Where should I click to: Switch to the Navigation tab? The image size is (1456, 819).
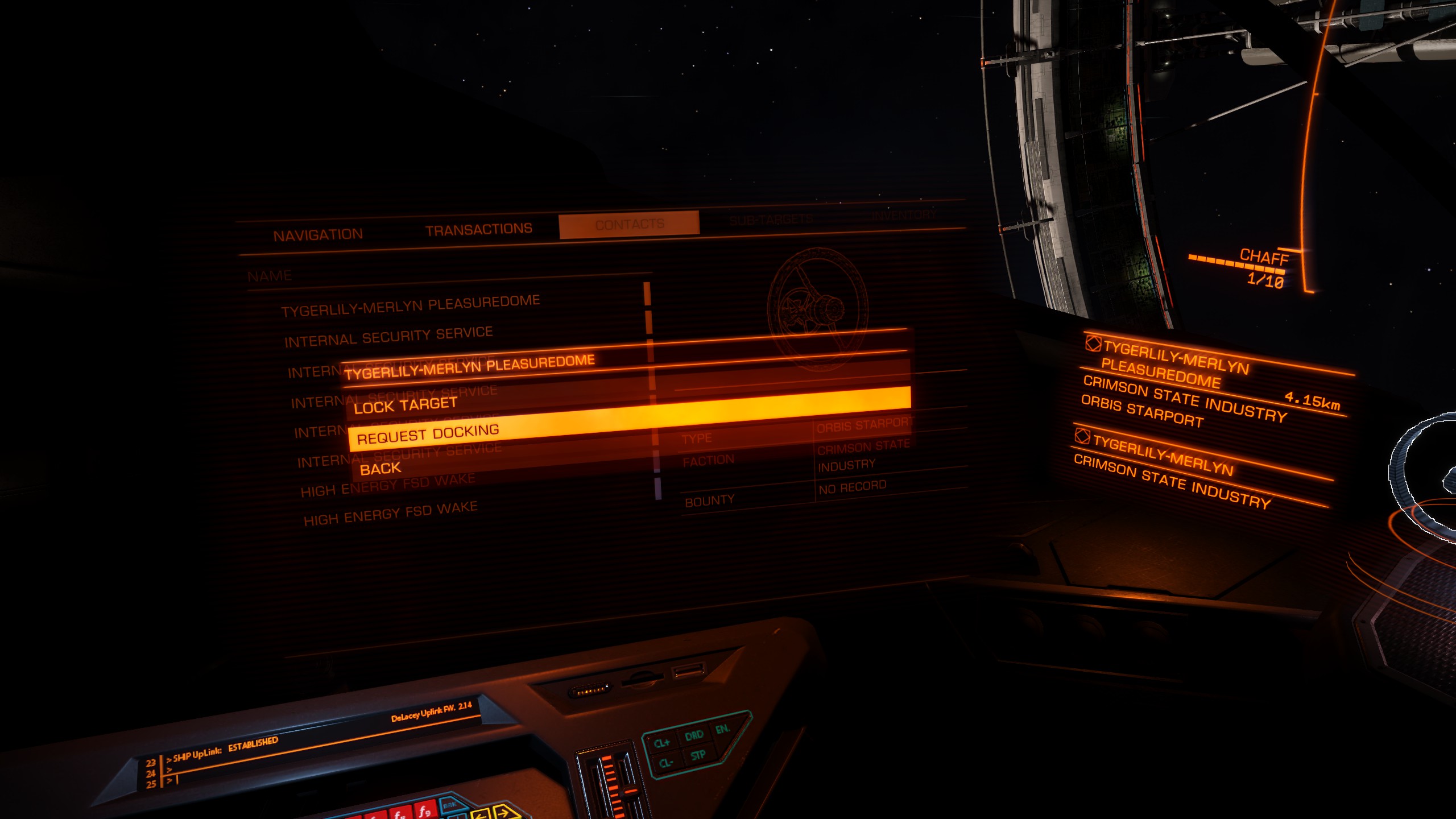[318, 235]
